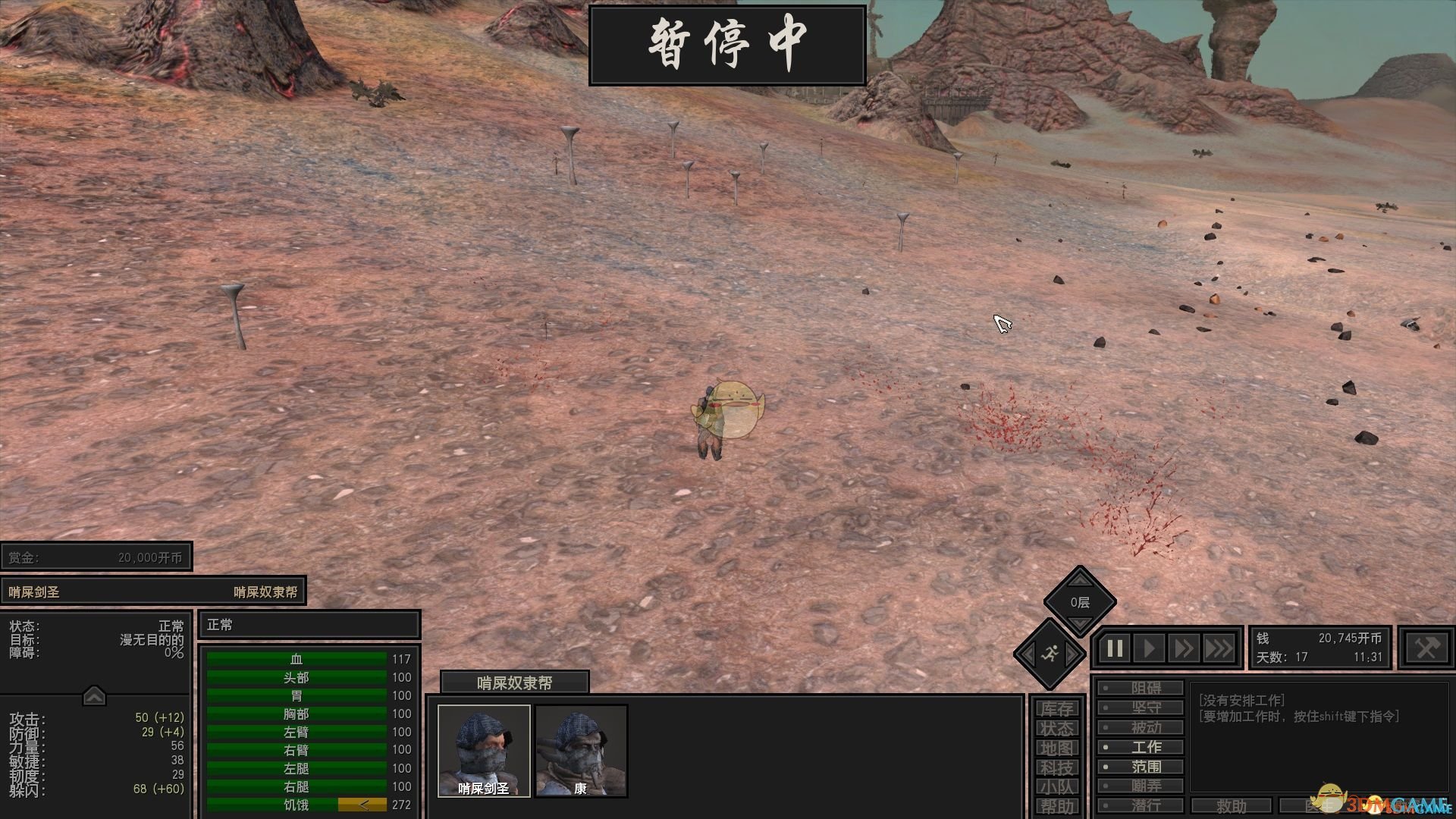Open the 库存 inventory panel
Screen dimensions: 1456x819
tap(1056, 707)
